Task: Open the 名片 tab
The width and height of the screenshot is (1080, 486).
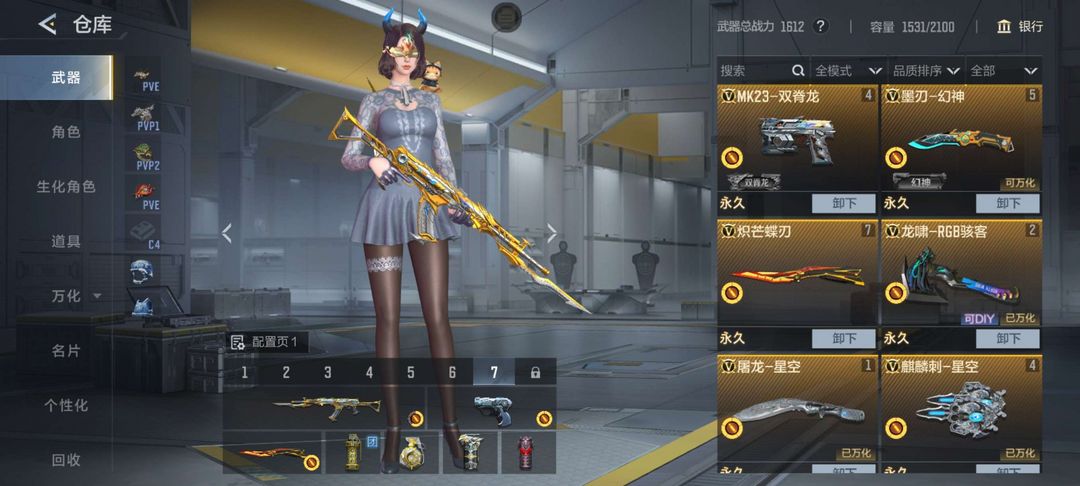Action: pyautogui.click(x=66, y=351)
